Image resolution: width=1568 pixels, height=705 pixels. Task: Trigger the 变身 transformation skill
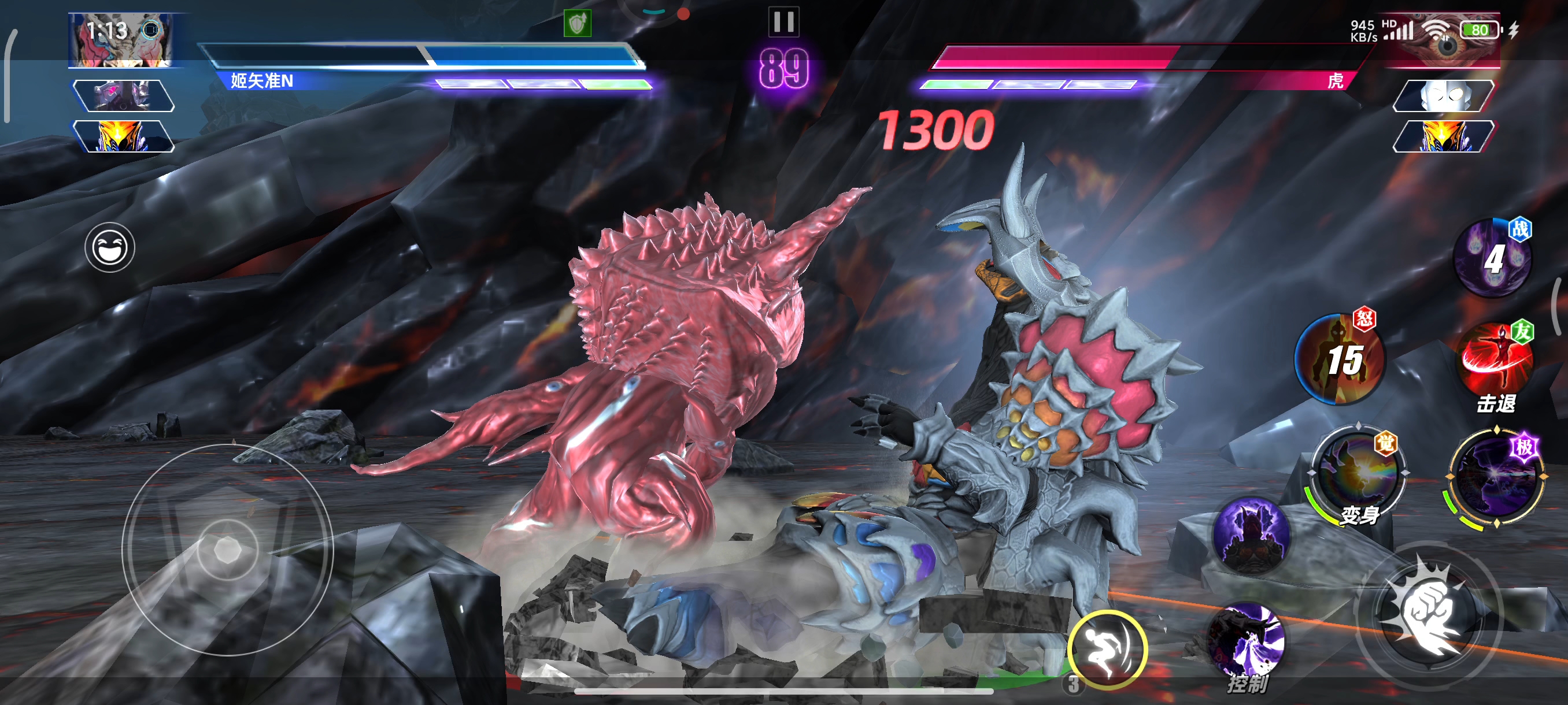tap(1358, 475)
